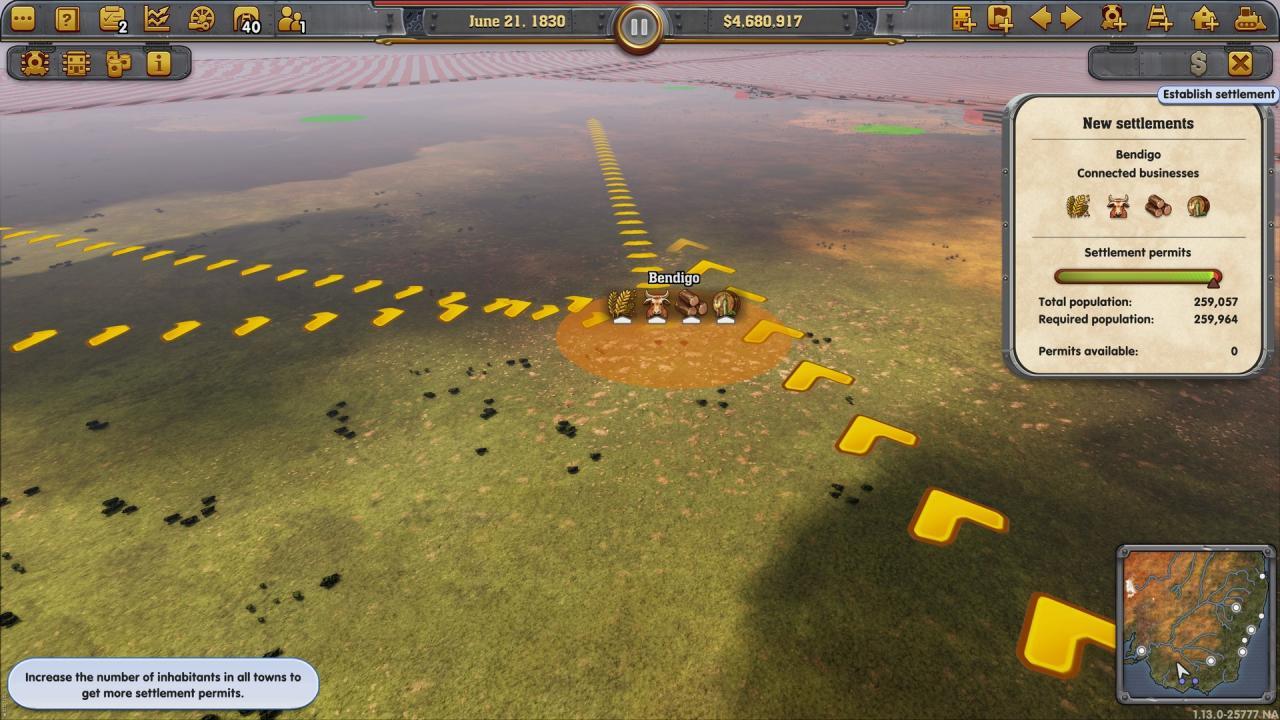Viewport: 1280px width, 720px height.
Task: Click the Settlement permits progress bar
Action: [x=1135, y=279]
